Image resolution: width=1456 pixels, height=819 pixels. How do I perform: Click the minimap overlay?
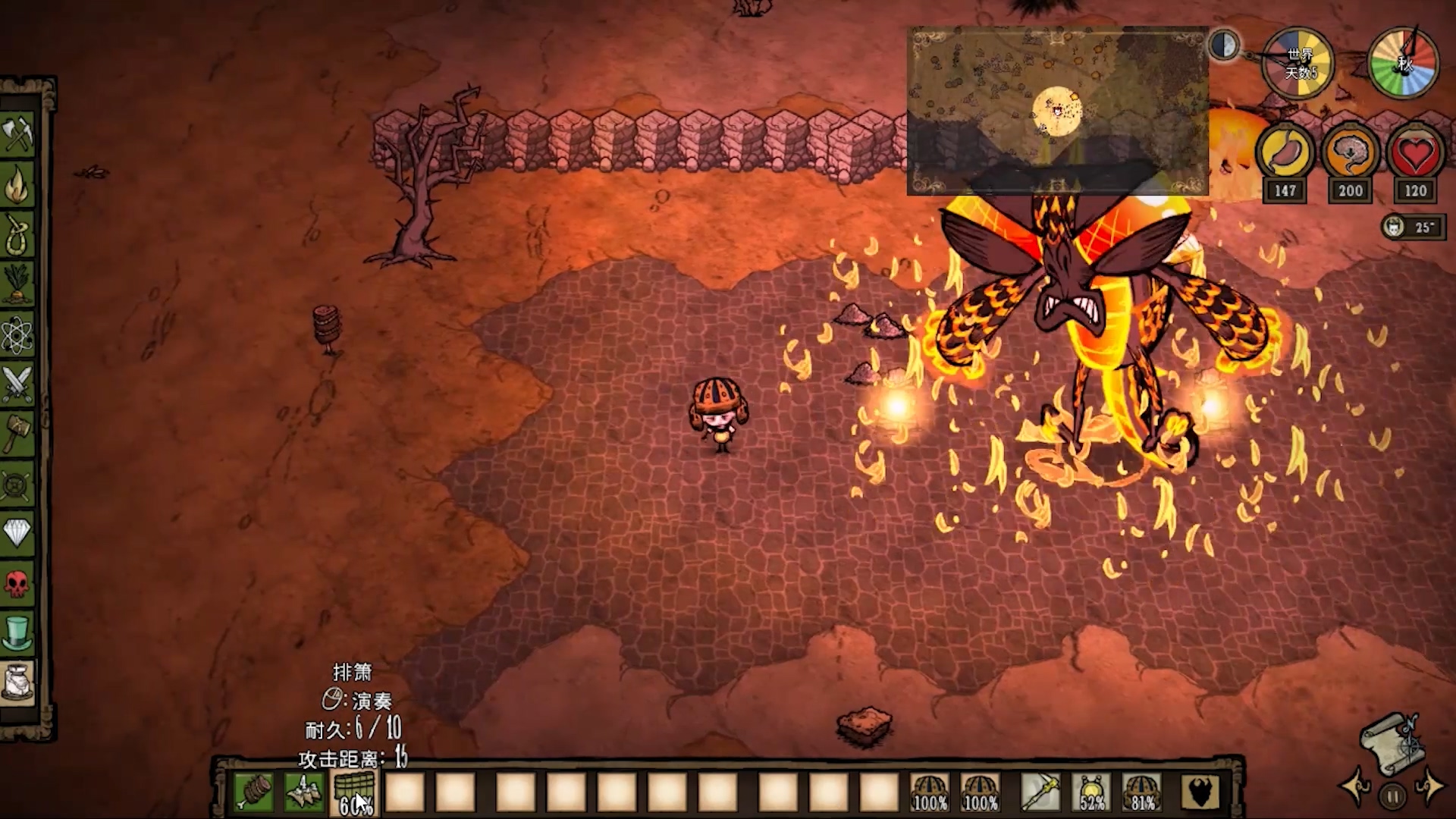[x=1057, y=111]
